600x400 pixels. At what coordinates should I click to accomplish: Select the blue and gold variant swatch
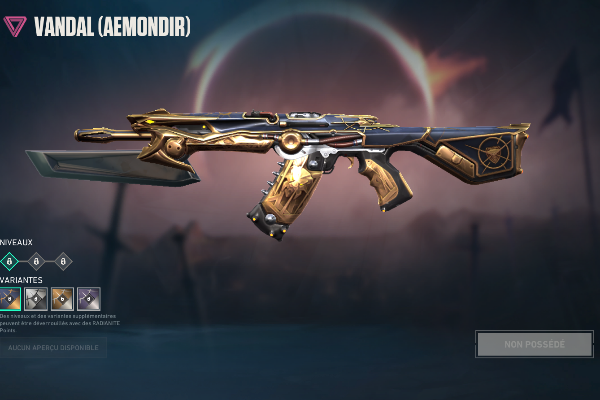pos(11,298)
